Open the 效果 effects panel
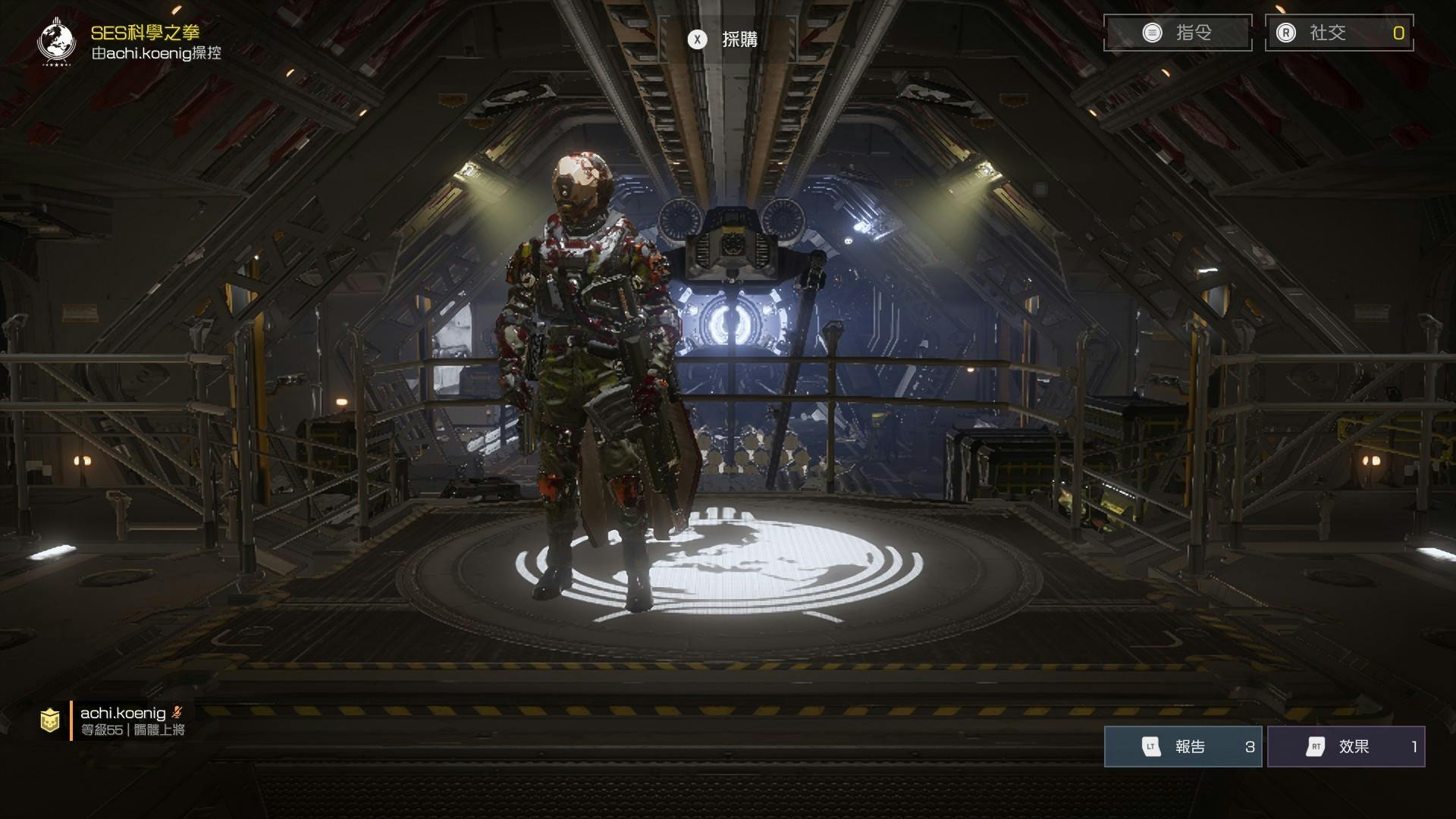 point(1346,746)
